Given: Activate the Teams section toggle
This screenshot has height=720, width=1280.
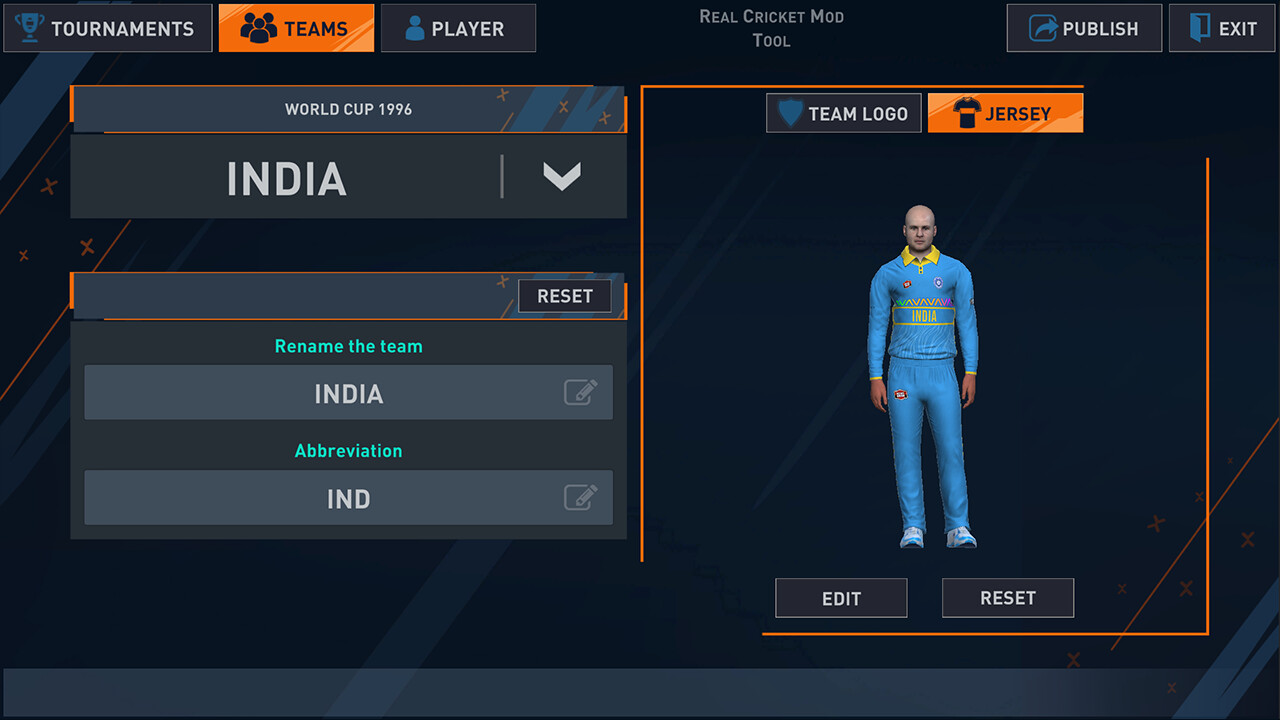Looking at the screenshot, I should tap(296, 27).
